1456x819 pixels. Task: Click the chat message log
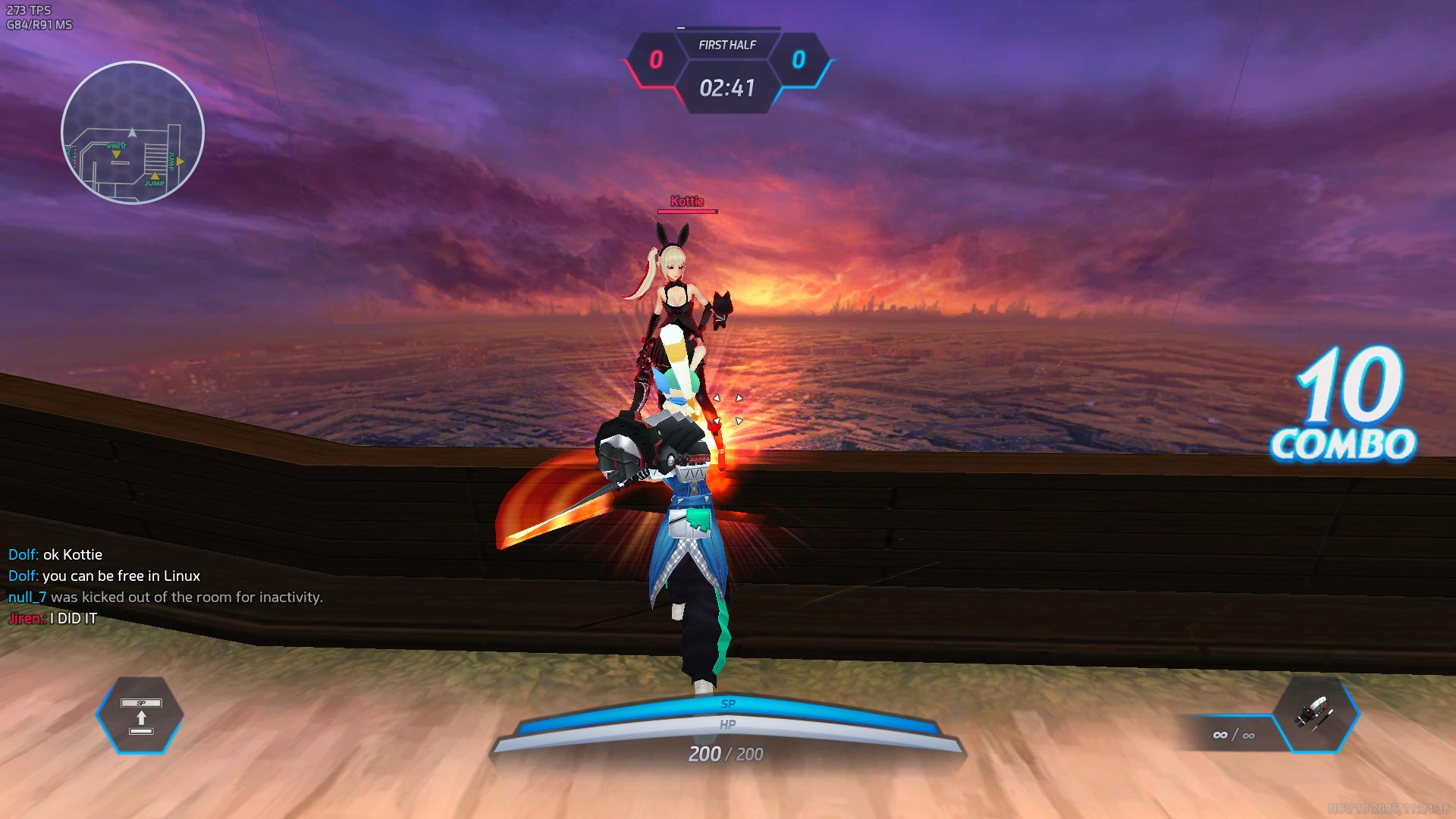click(165, 586)
